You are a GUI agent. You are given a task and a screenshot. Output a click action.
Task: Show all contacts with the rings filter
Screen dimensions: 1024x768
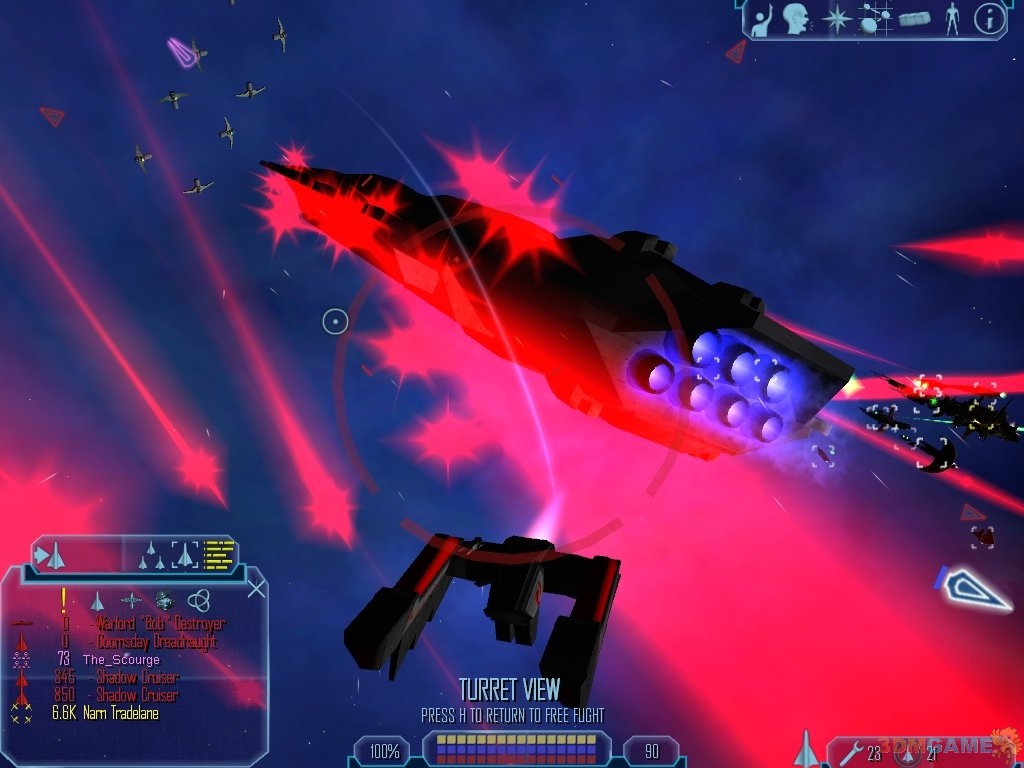click(198, 601)
